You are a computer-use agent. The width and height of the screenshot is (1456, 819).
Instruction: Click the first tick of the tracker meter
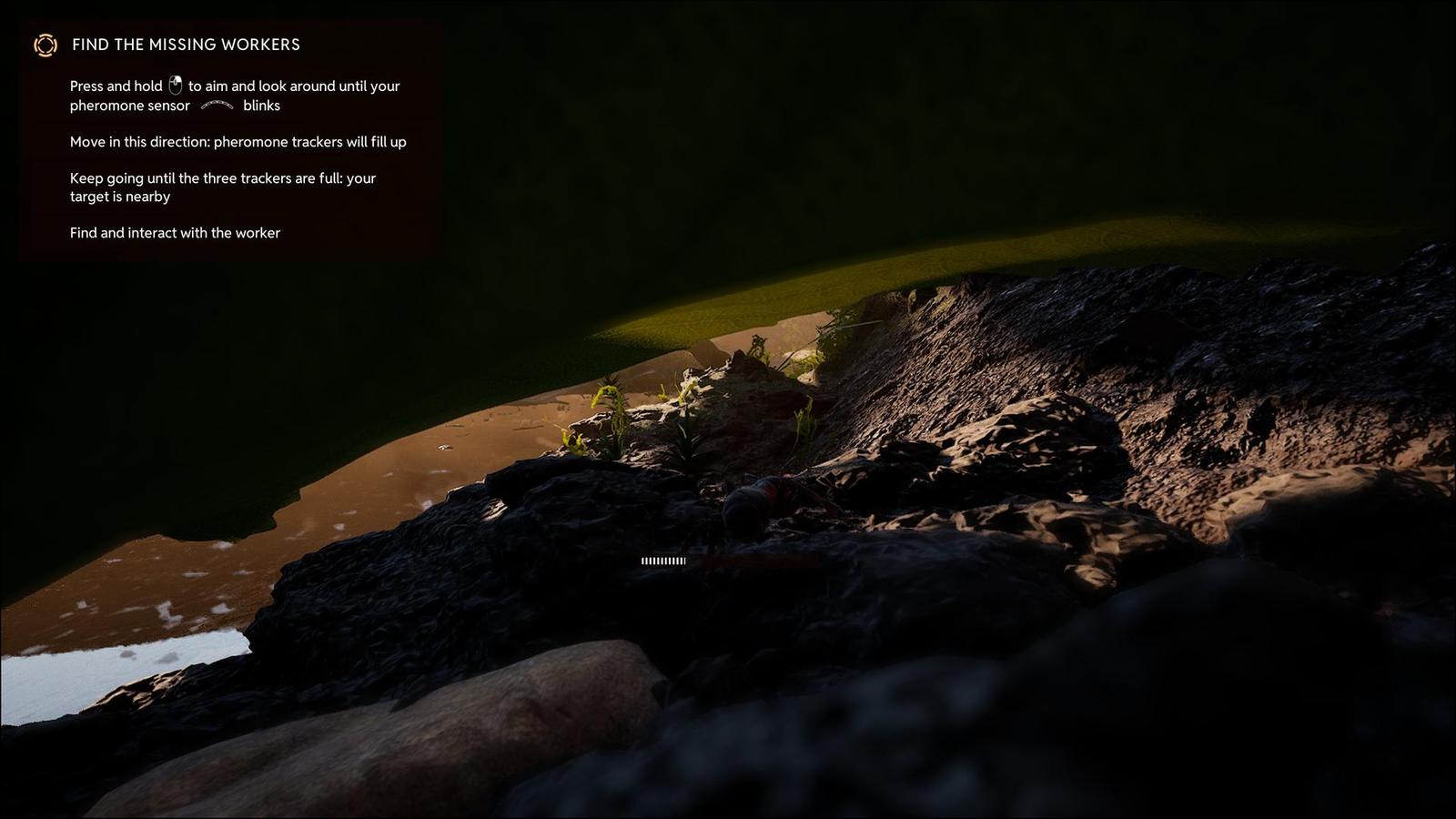tap(643, 561)
